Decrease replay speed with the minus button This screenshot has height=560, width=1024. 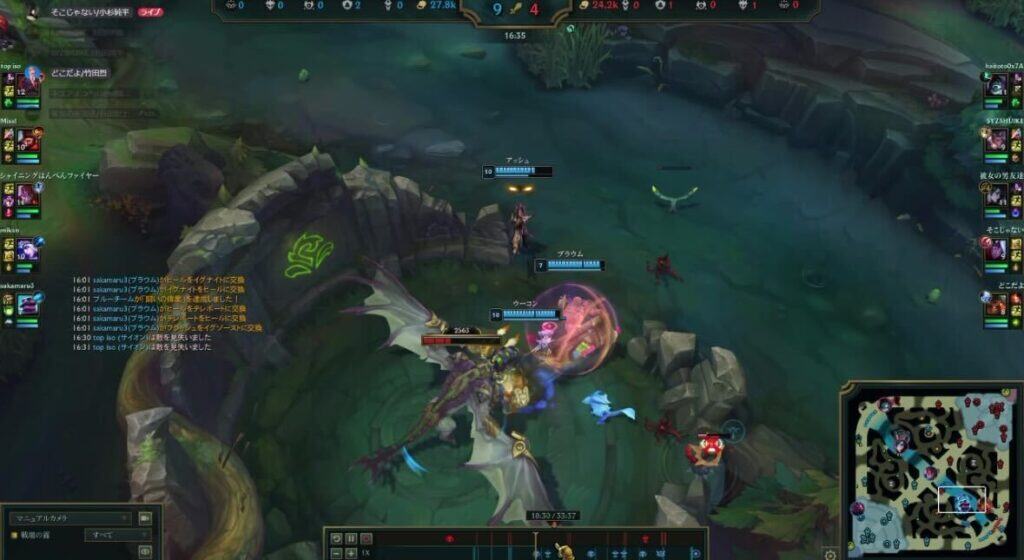point(337,553)
